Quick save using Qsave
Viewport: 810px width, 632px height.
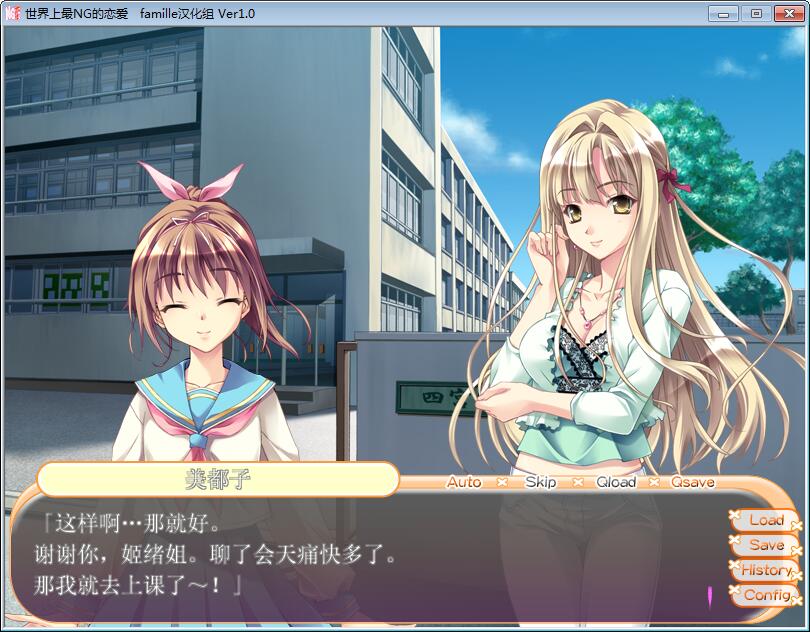coord(692,482)
